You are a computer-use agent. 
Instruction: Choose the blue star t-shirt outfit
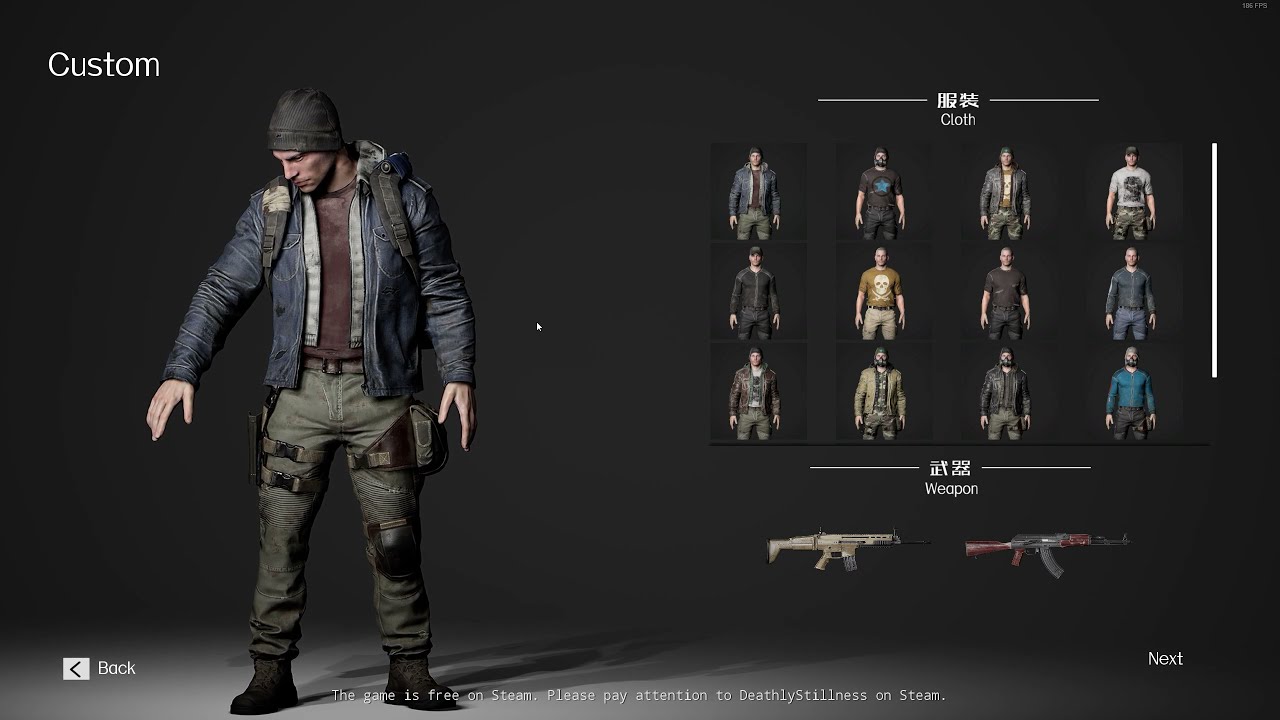[884, 190]
